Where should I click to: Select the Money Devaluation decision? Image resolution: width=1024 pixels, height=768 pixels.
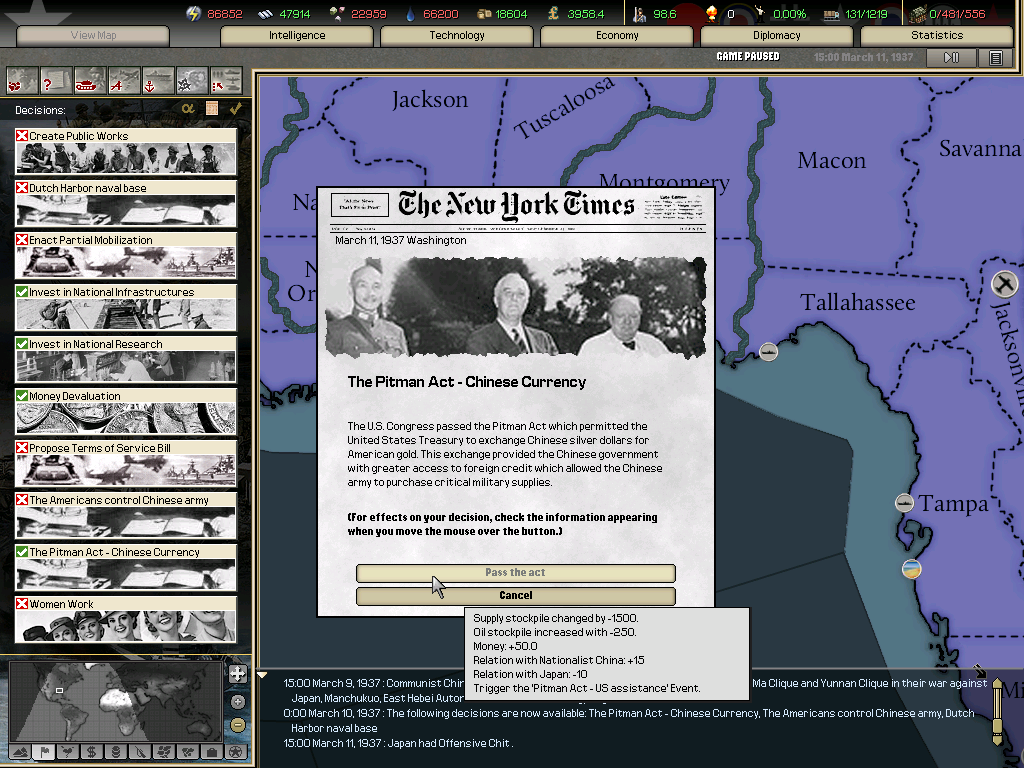coord(126,411)
